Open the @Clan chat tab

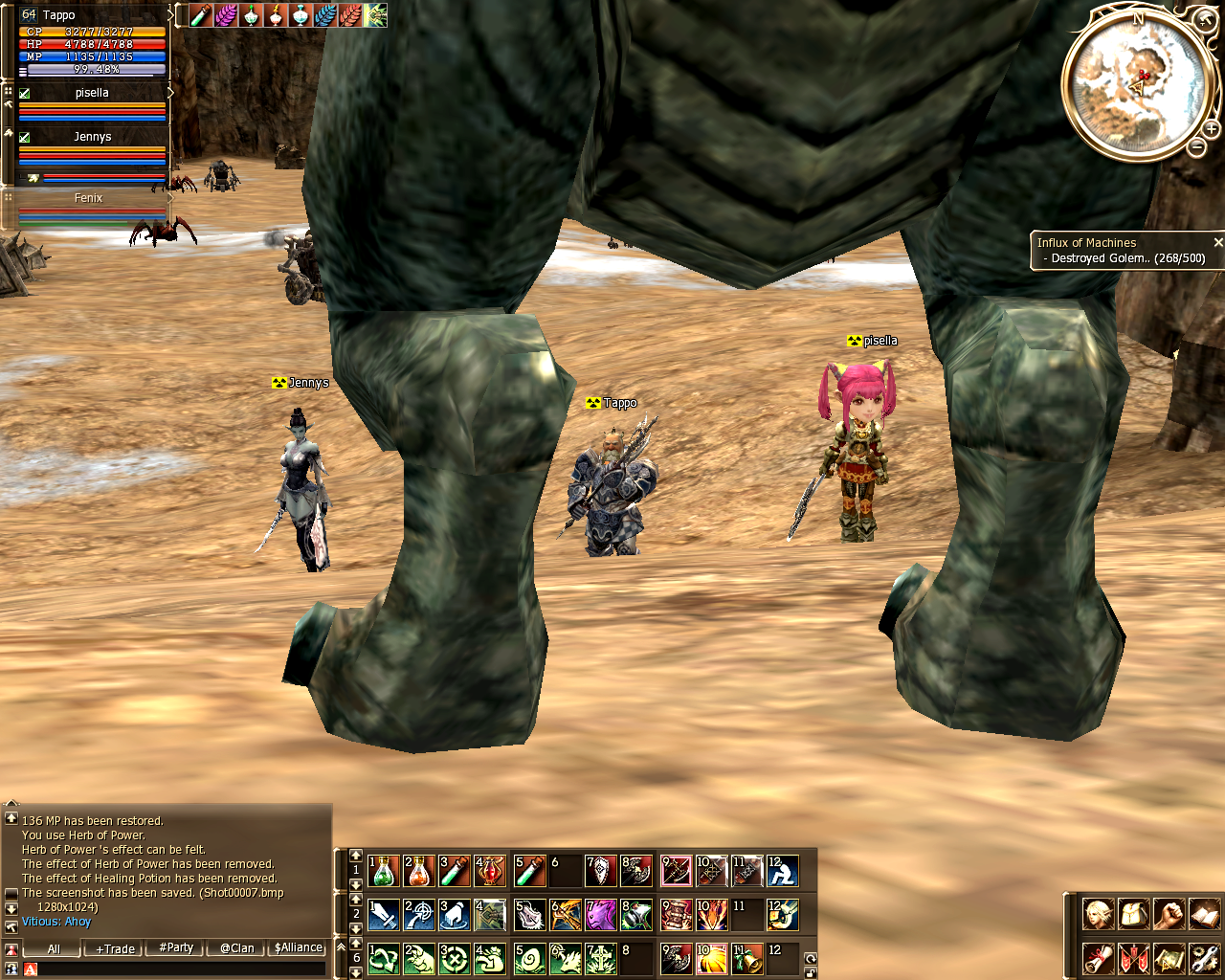(x=236, y=948)
